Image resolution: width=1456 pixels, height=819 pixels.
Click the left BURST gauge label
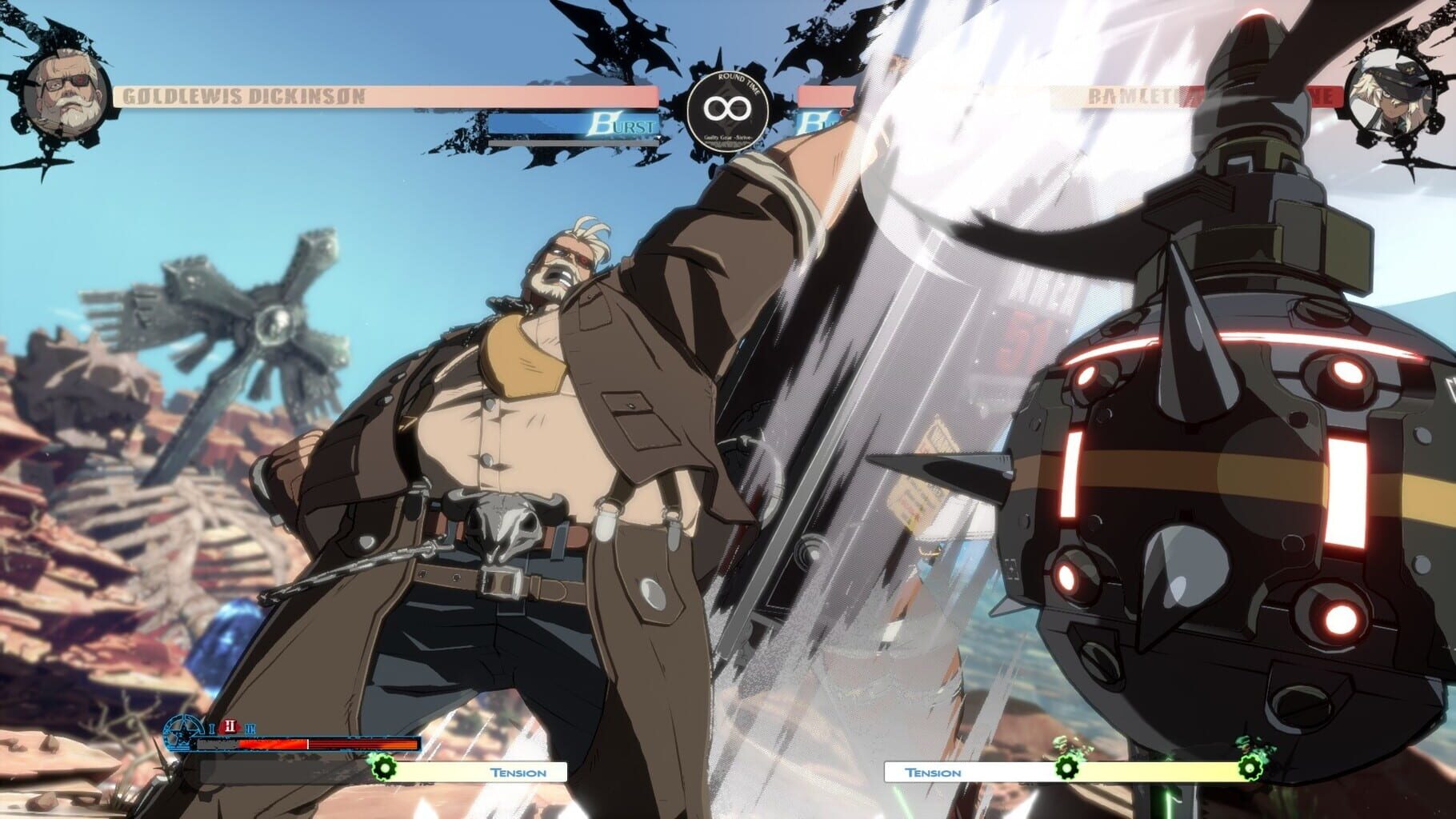click(x=620, y=125)
